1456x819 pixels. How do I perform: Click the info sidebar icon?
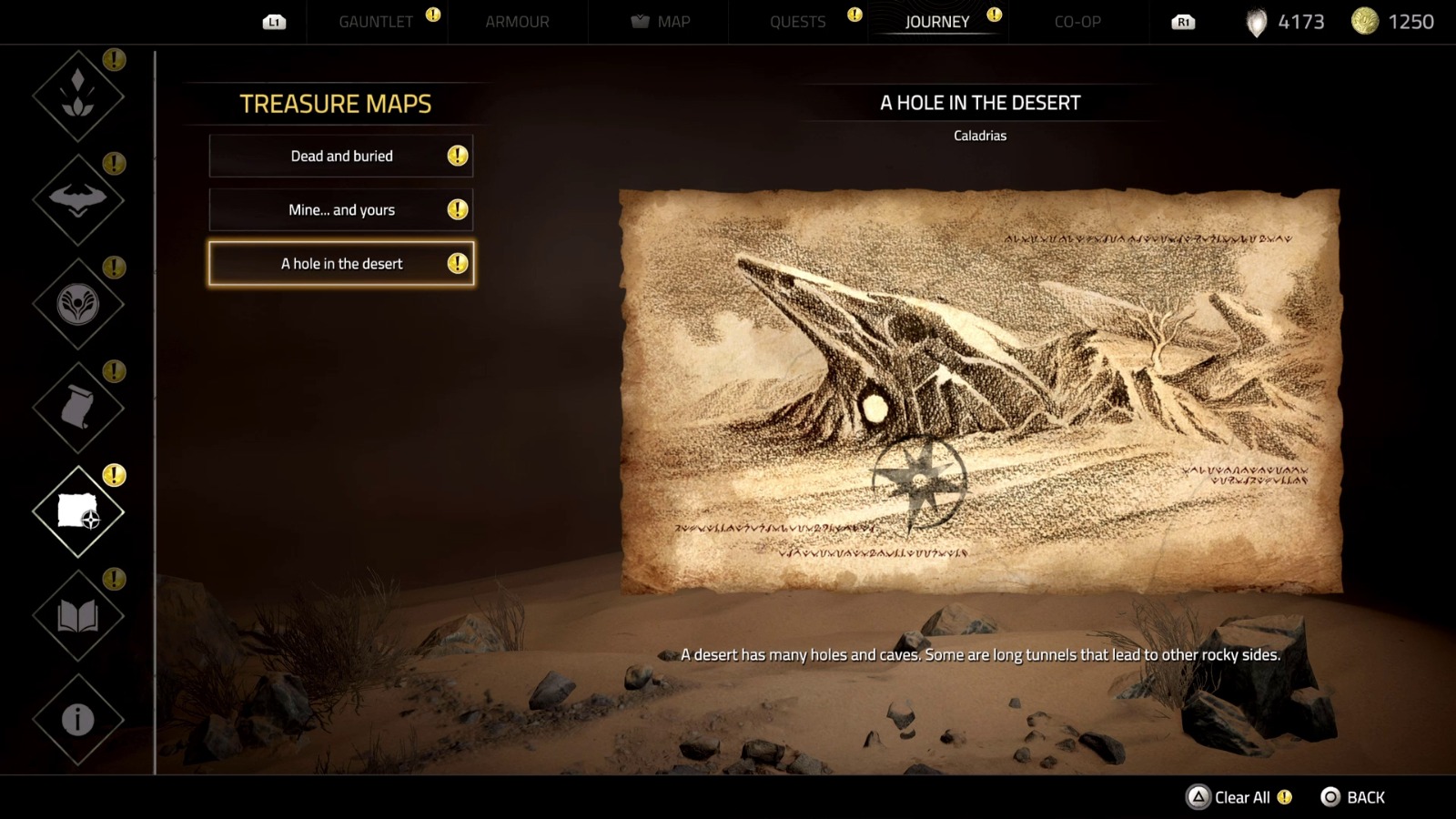pos(77,718)
